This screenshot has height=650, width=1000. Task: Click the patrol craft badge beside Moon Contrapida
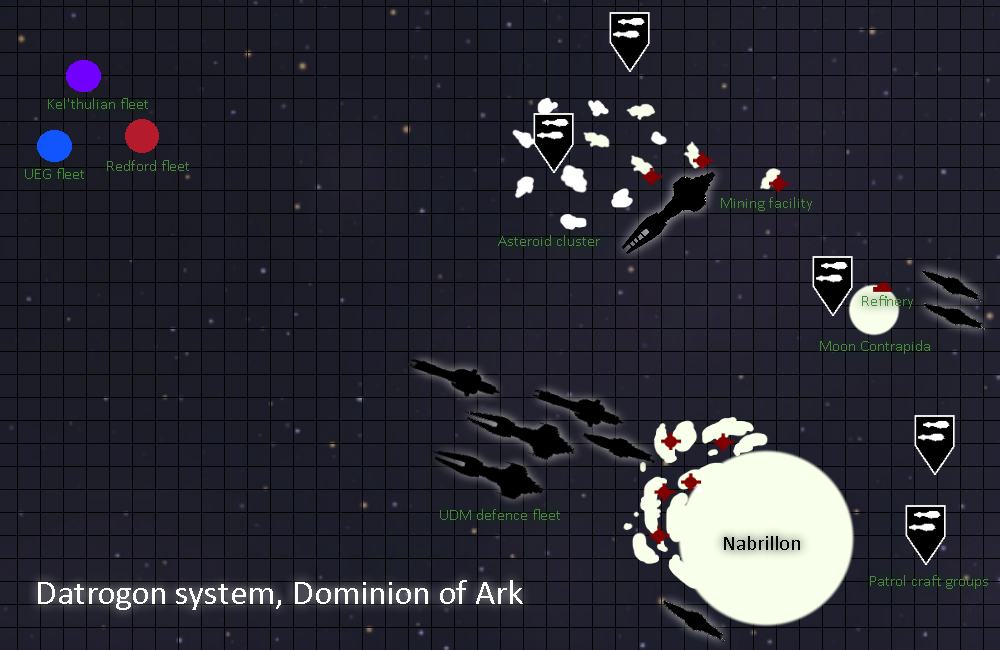832,283
